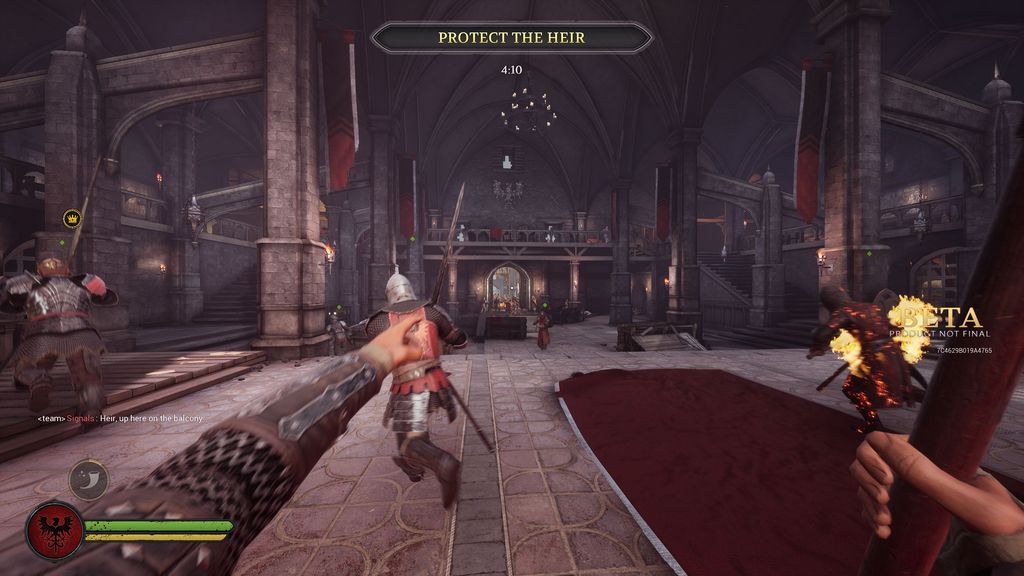The image size is (1024, 576).
Task: Activate the war horn special ability icon
Action: [88, 479]
